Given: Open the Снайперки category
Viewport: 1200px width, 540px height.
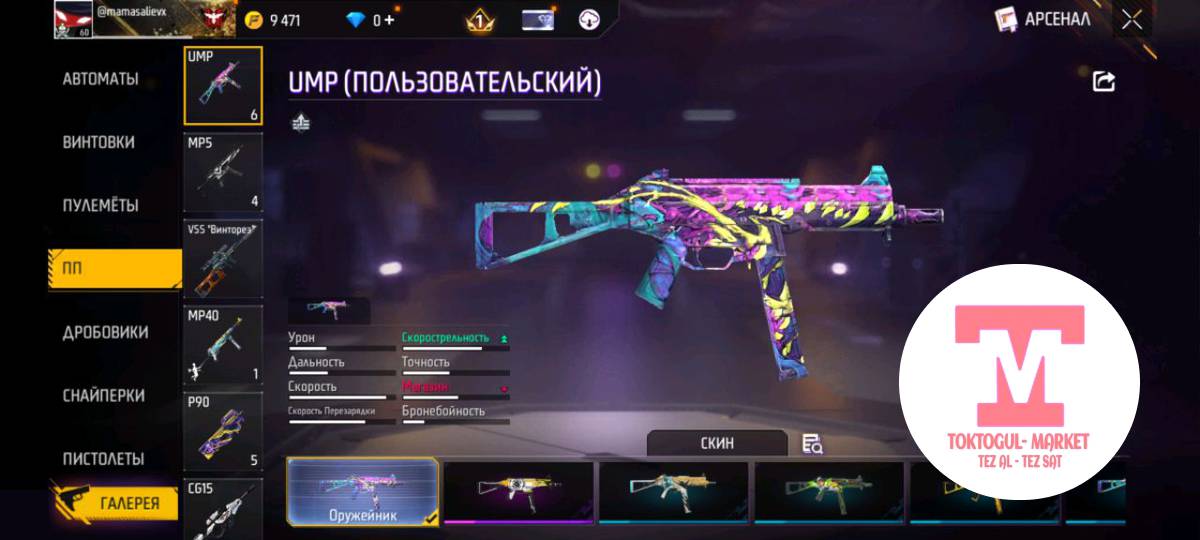Looking at the screenshot, I should pyautogui.click(x=103, y=395).
